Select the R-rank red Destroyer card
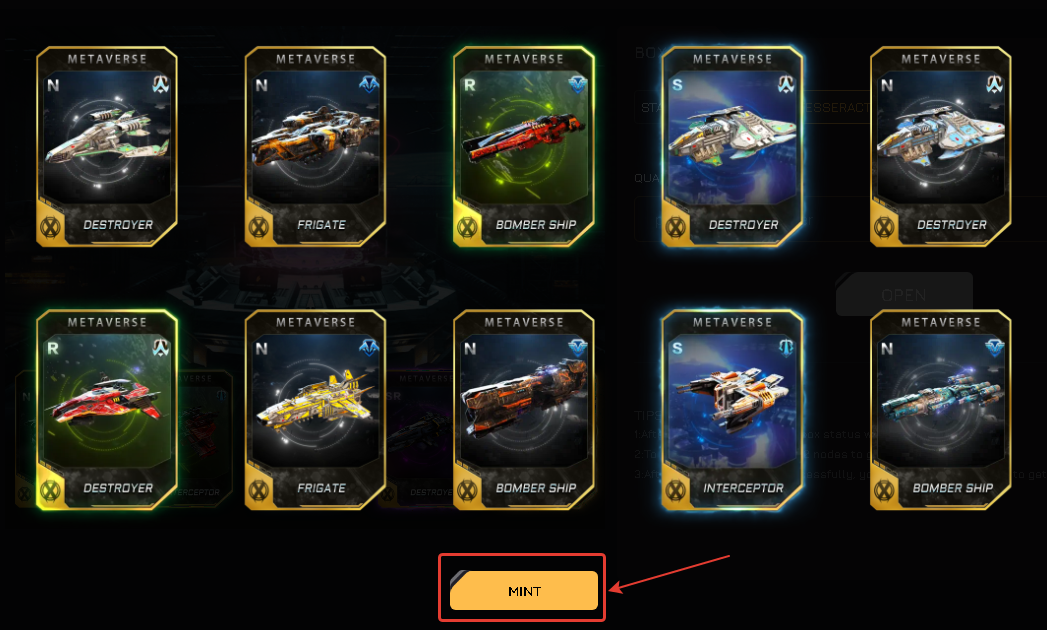Screen dimensions: 1047x630 (106, 408)
